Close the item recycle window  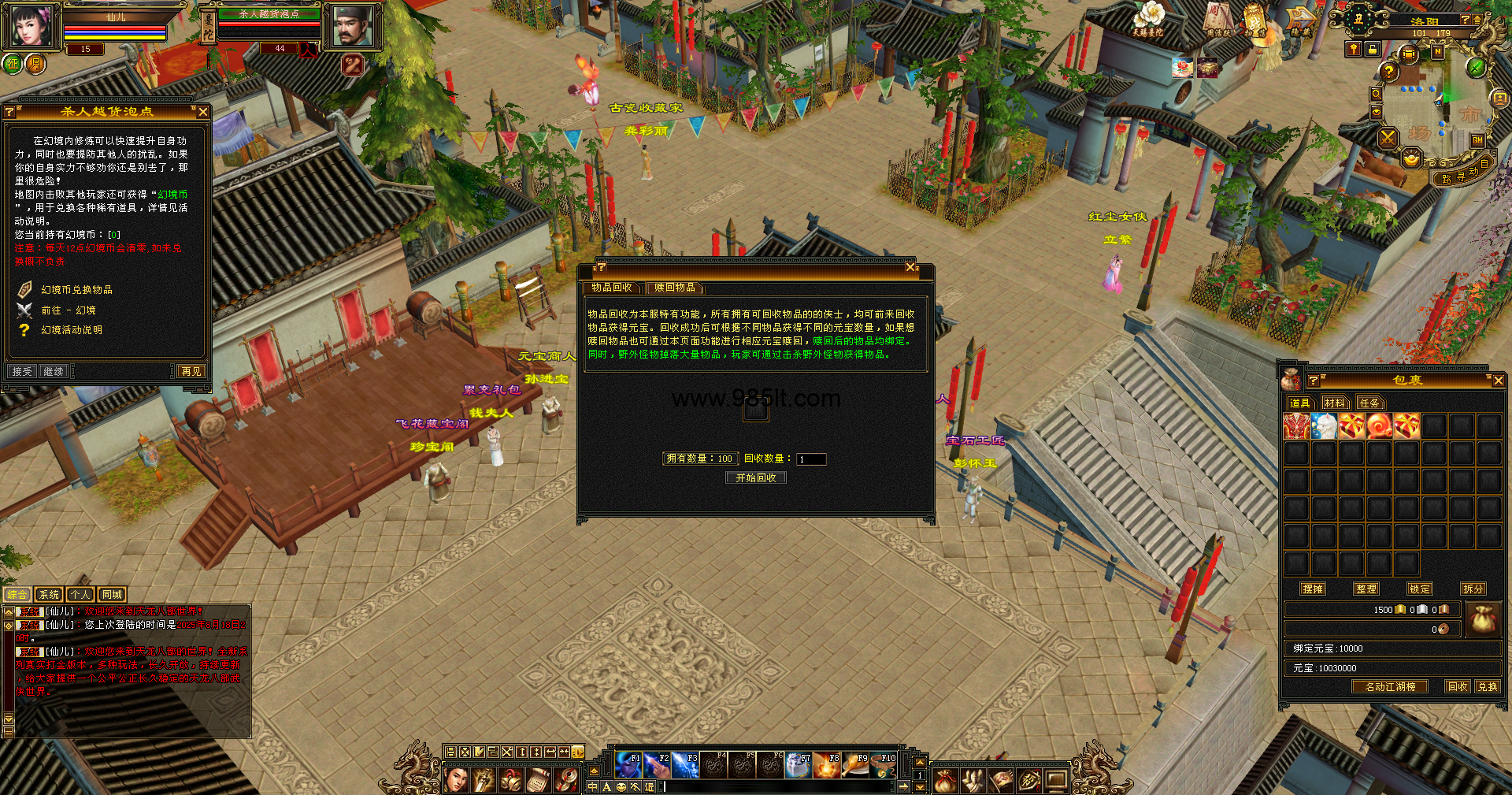pyautogui.click(x=910, y=268)
